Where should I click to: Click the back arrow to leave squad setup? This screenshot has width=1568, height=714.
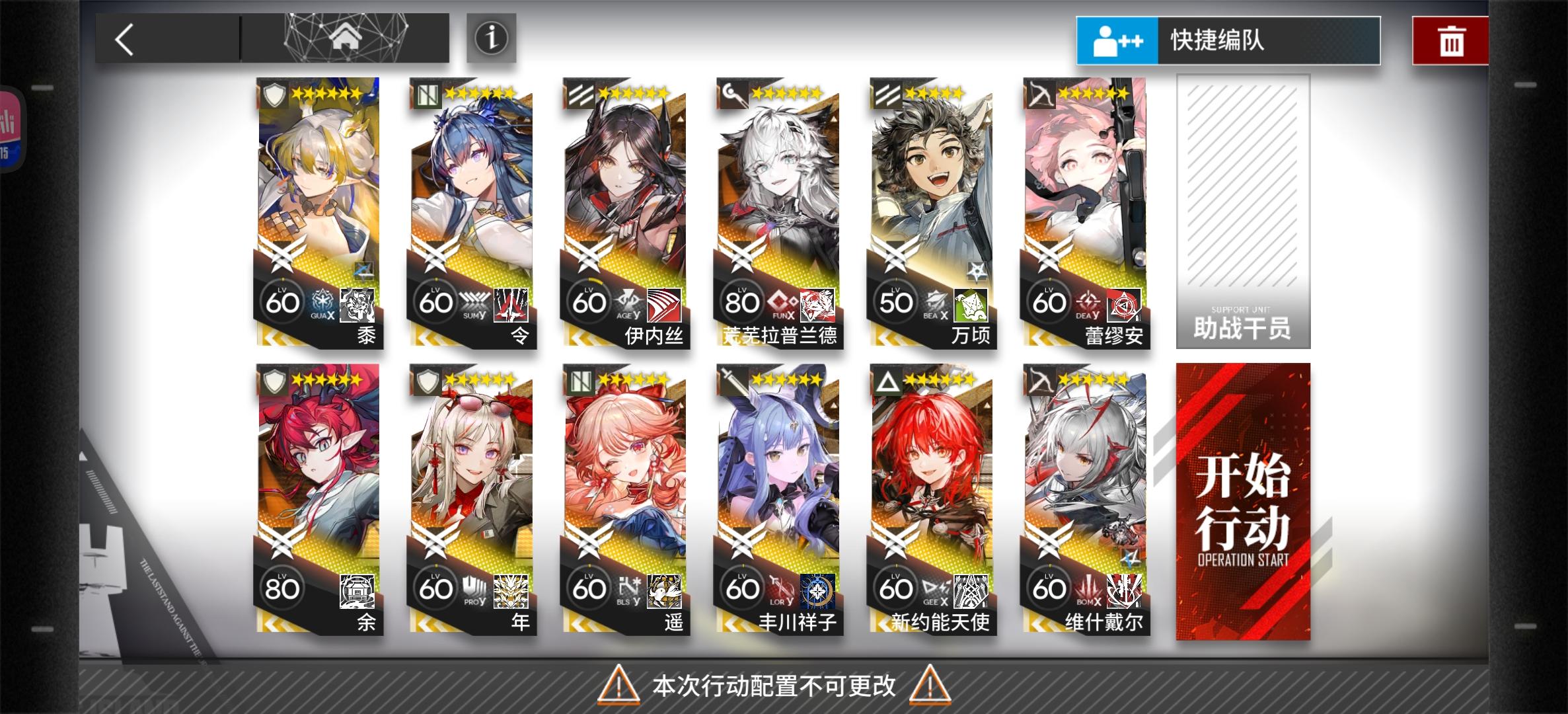pyautogui.click(x=126, y=40)
